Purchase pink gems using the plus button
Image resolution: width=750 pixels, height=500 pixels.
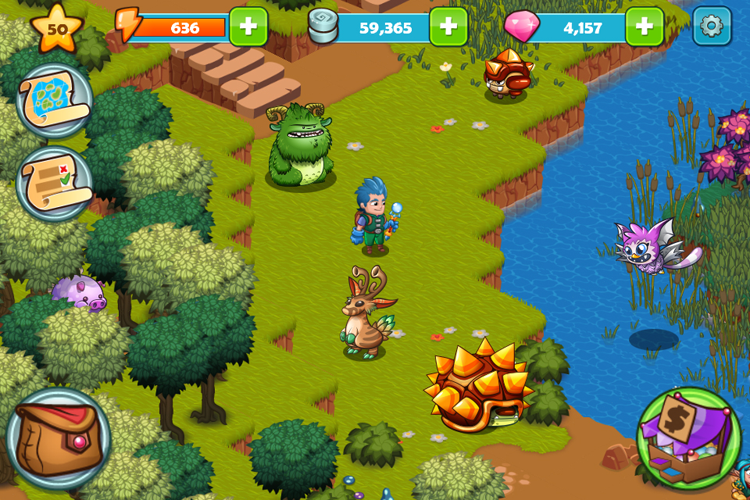(x=645, y=27)
